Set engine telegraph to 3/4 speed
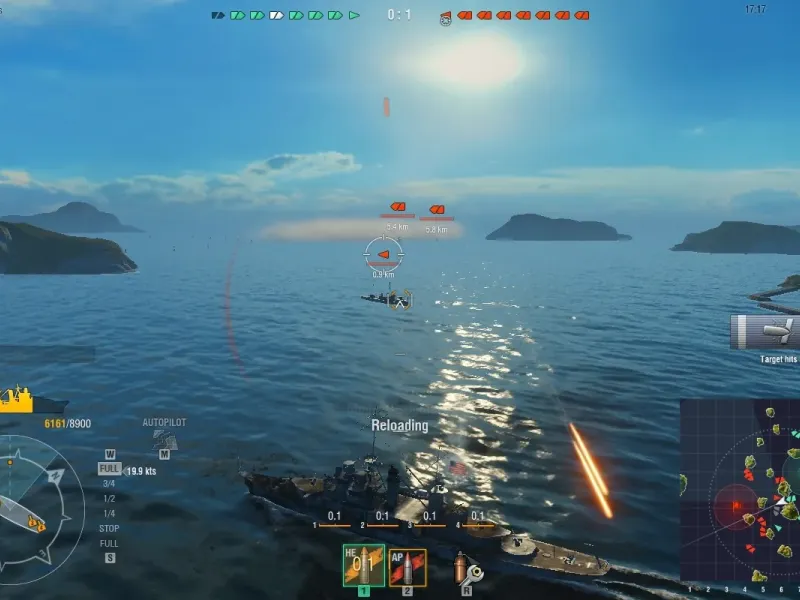The image size is (800, 600). tap(109, 483)
